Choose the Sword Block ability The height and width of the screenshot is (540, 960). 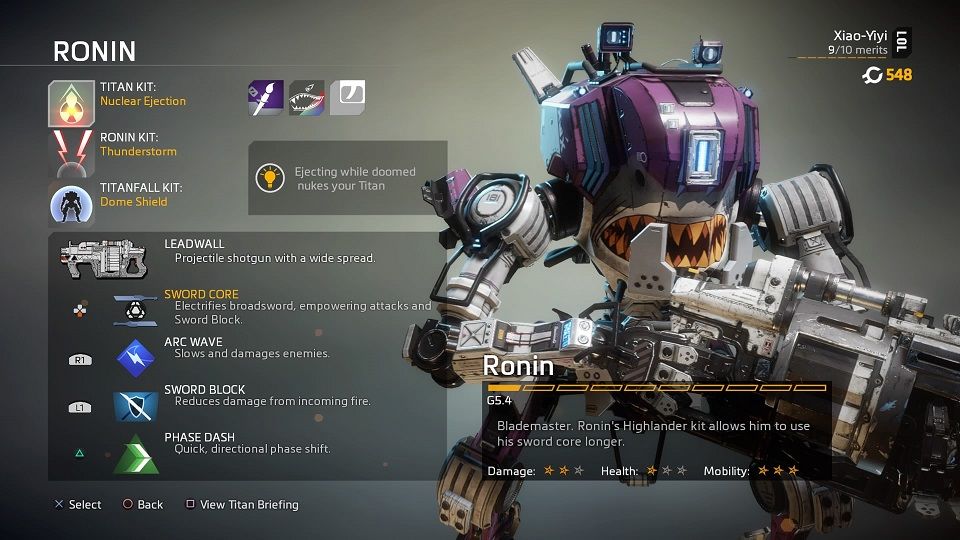pos(135,403)
